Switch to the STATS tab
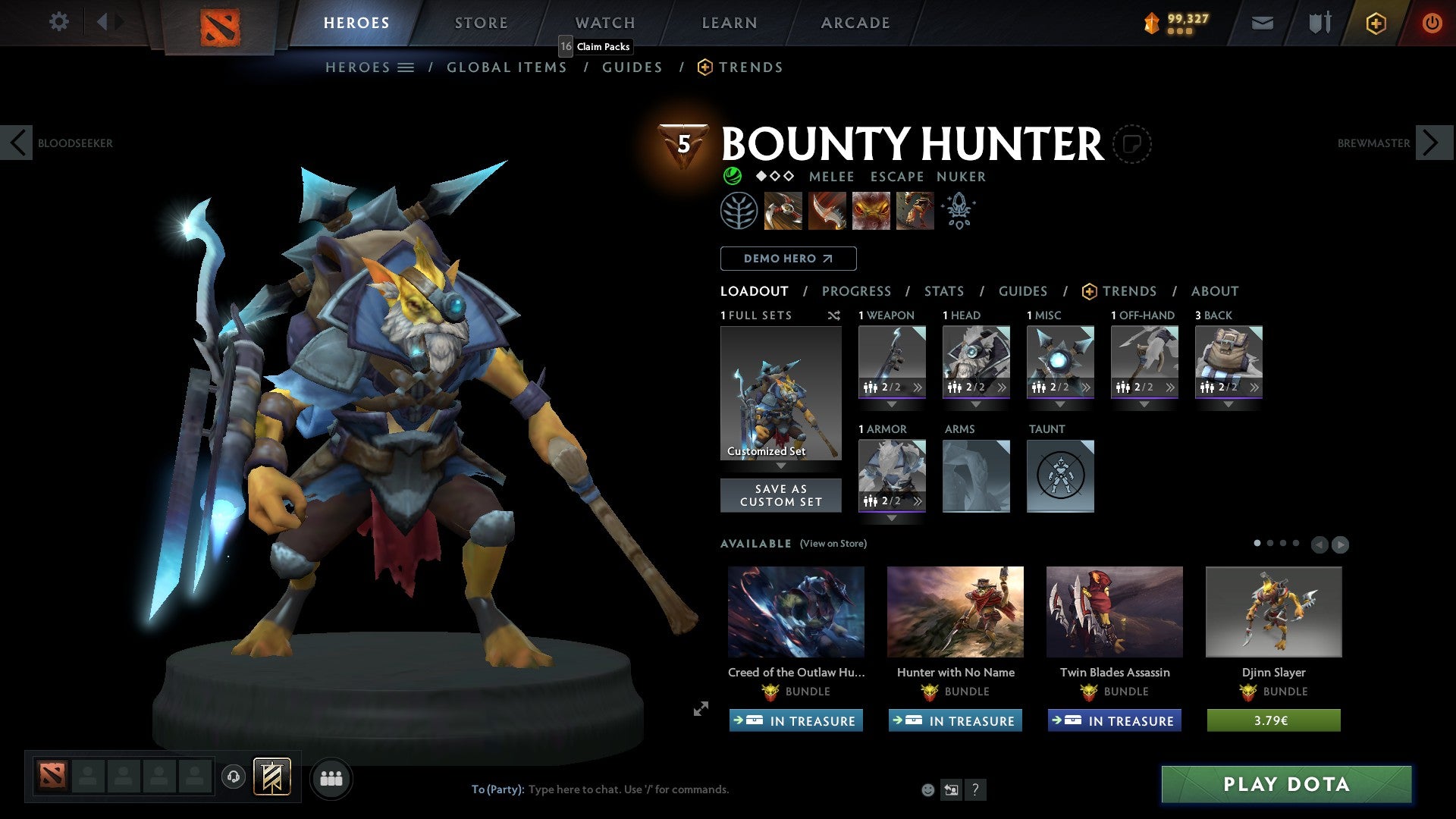 [x=943, y=290]
